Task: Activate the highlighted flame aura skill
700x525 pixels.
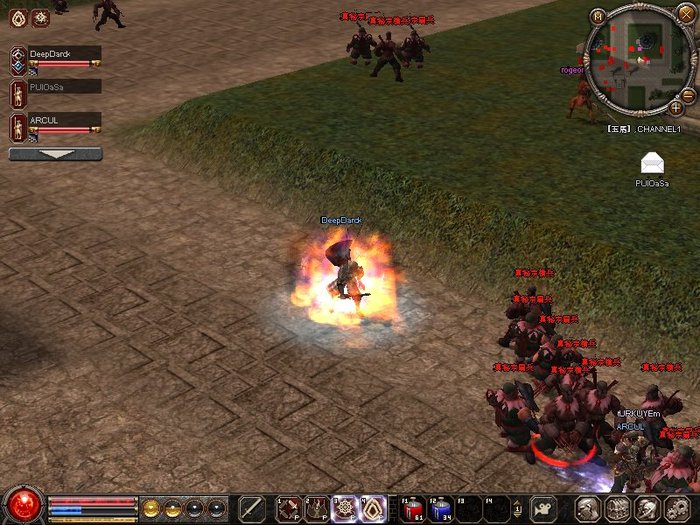Action: pos(372,508)
